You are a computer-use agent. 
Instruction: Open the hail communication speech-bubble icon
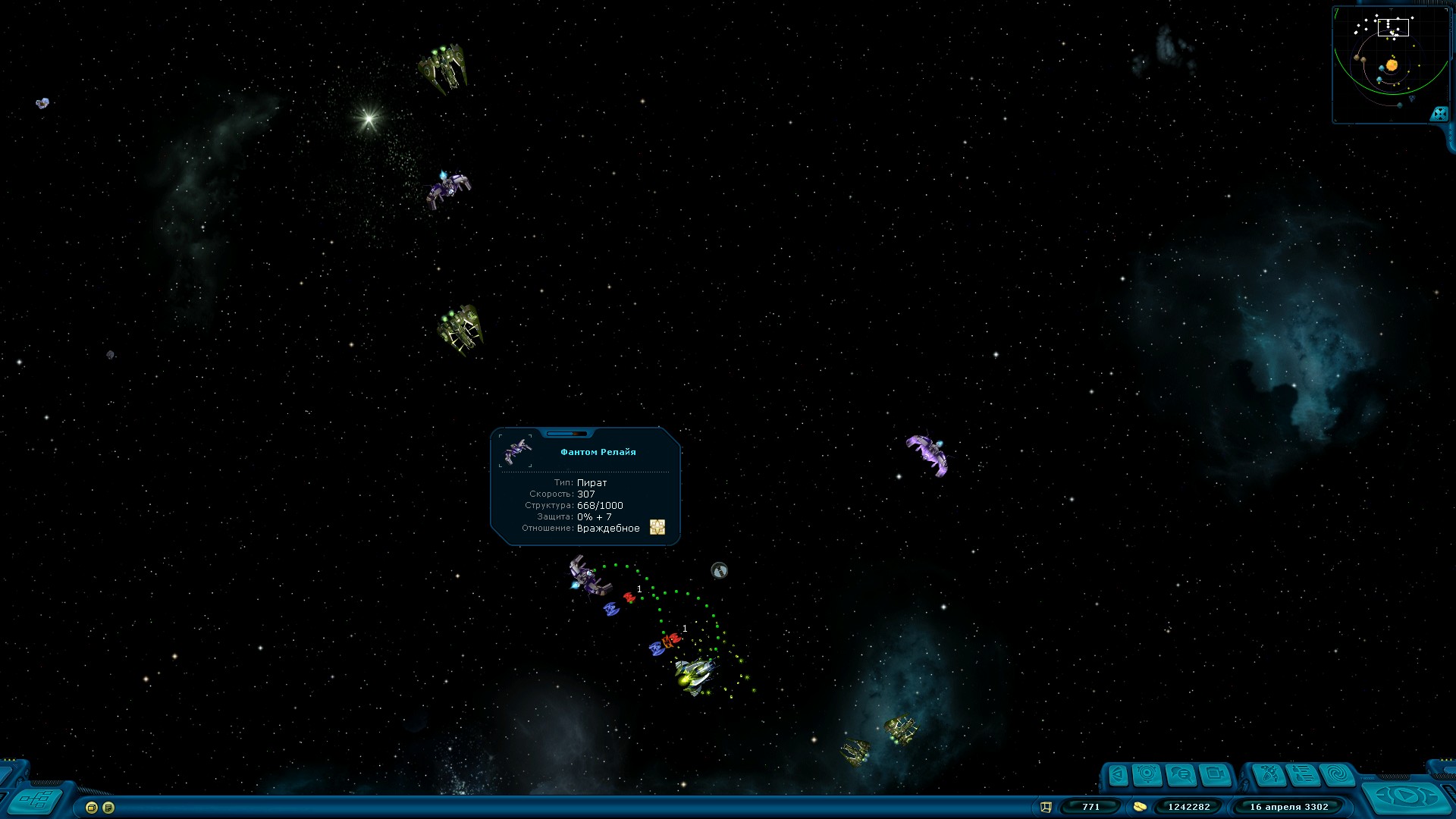point(1180,773)
